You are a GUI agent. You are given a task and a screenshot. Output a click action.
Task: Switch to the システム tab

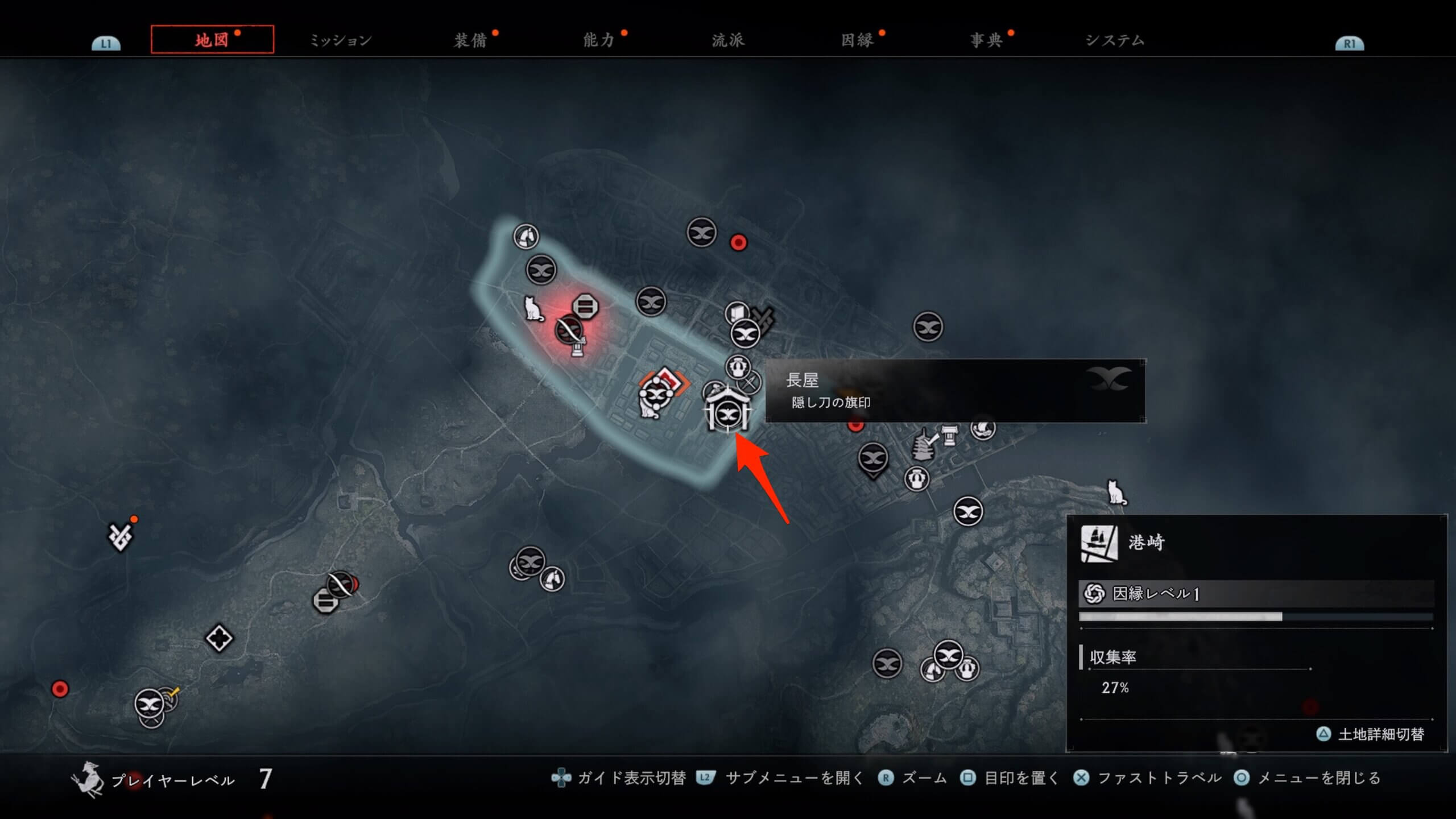(1115, 40)
